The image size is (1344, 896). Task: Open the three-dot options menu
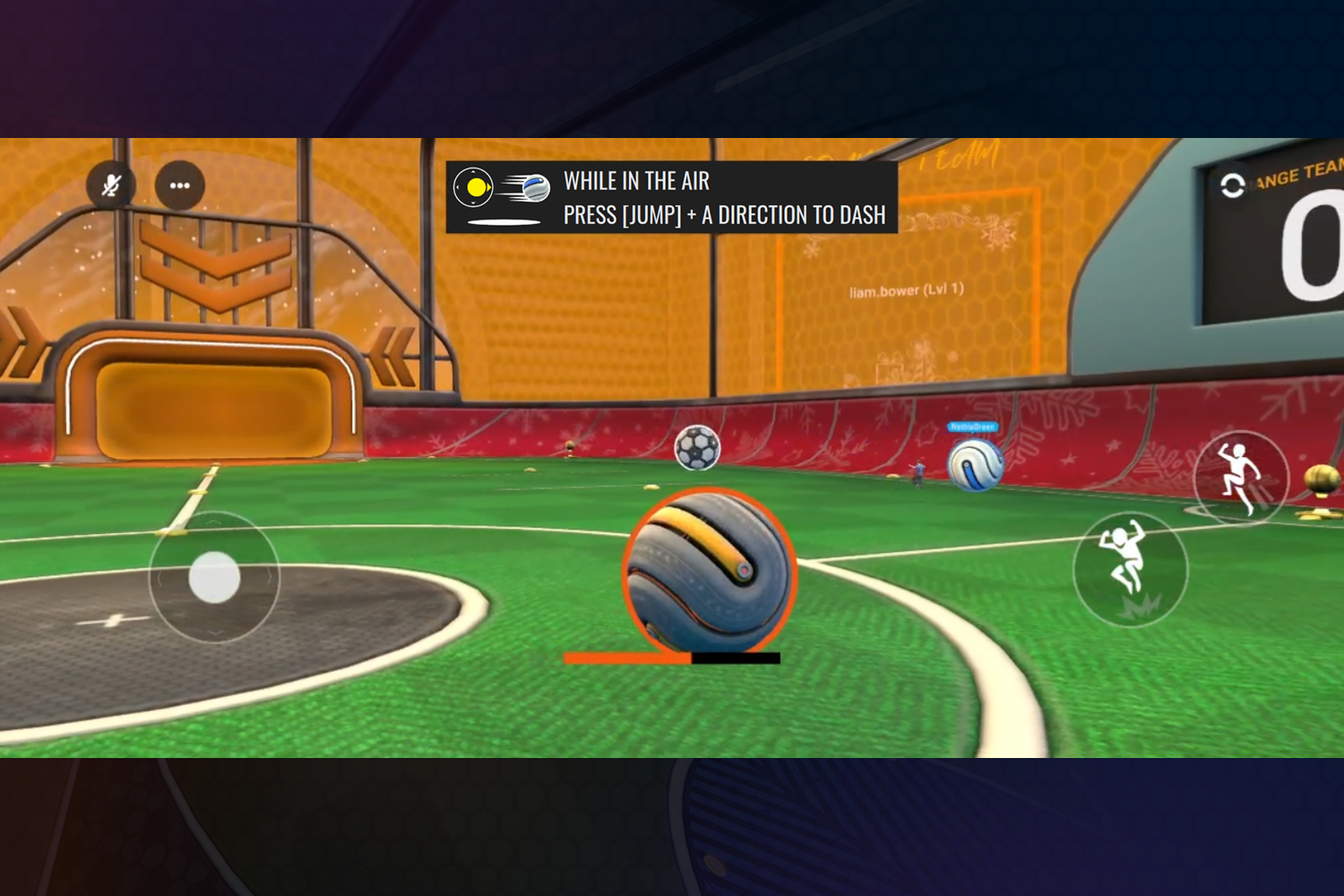coord(180,185)
